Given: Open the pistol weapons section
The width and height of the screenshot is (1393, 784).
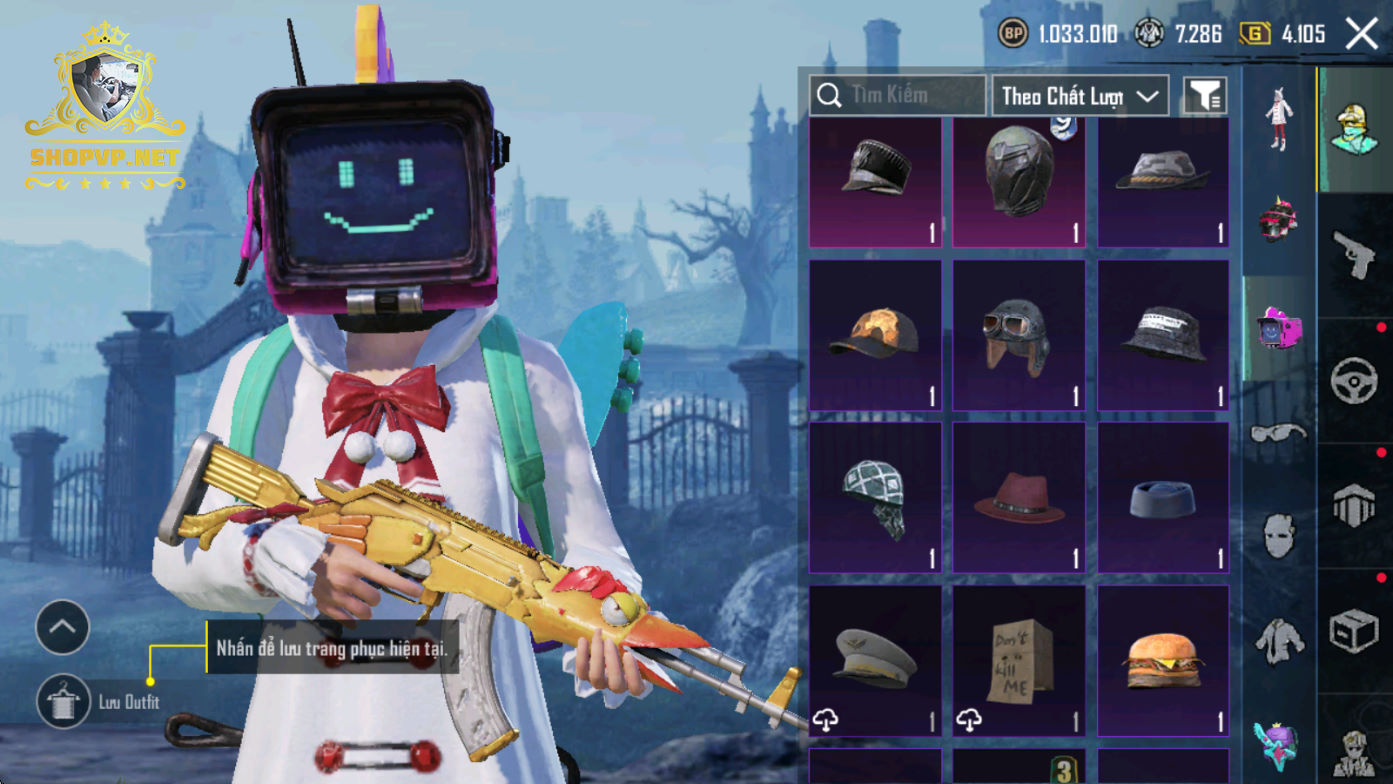Looking at the screenshot, I should tap(1355, 256).
